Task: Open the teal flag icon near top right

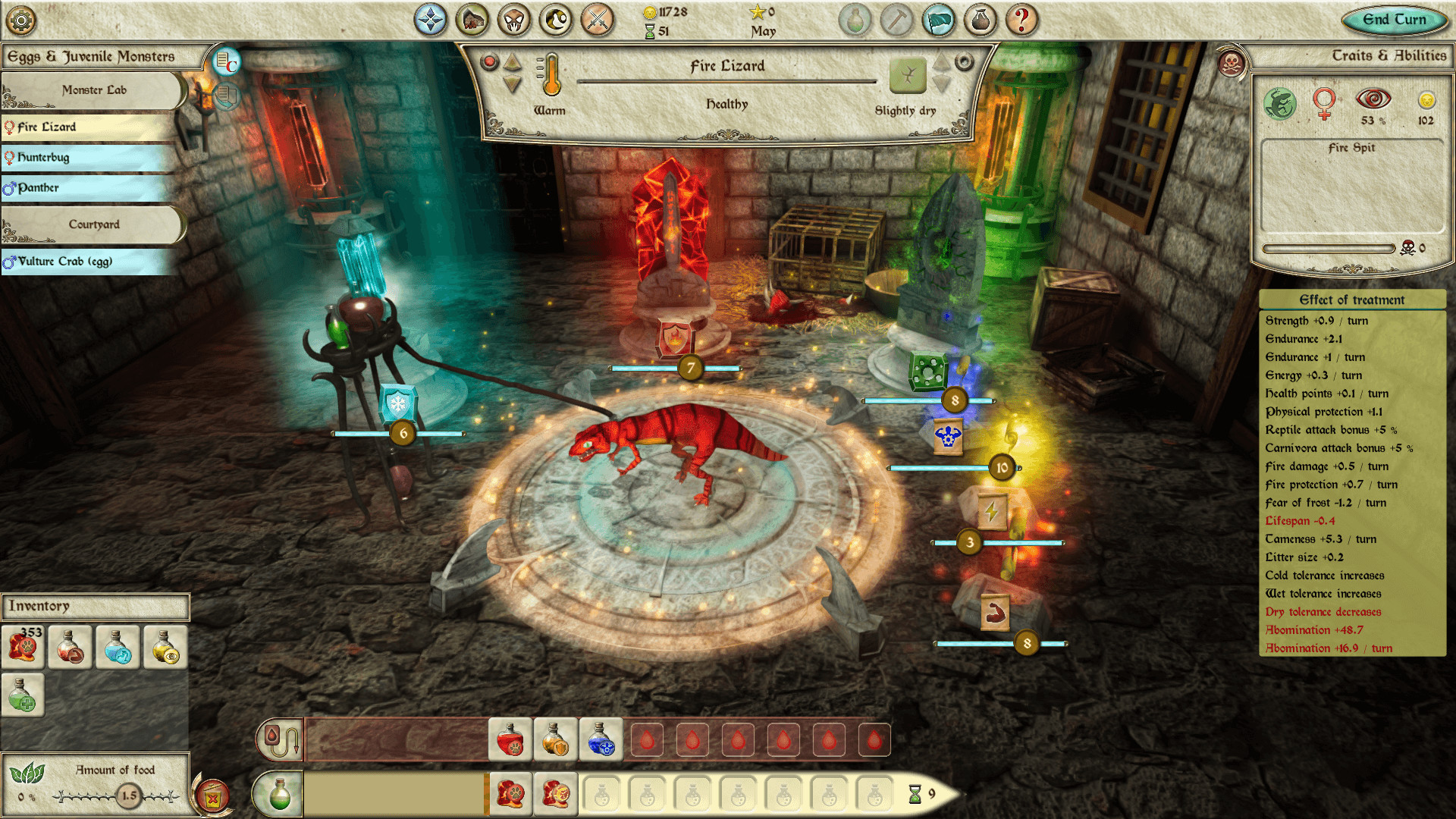Action: click(x=938, y=20)
